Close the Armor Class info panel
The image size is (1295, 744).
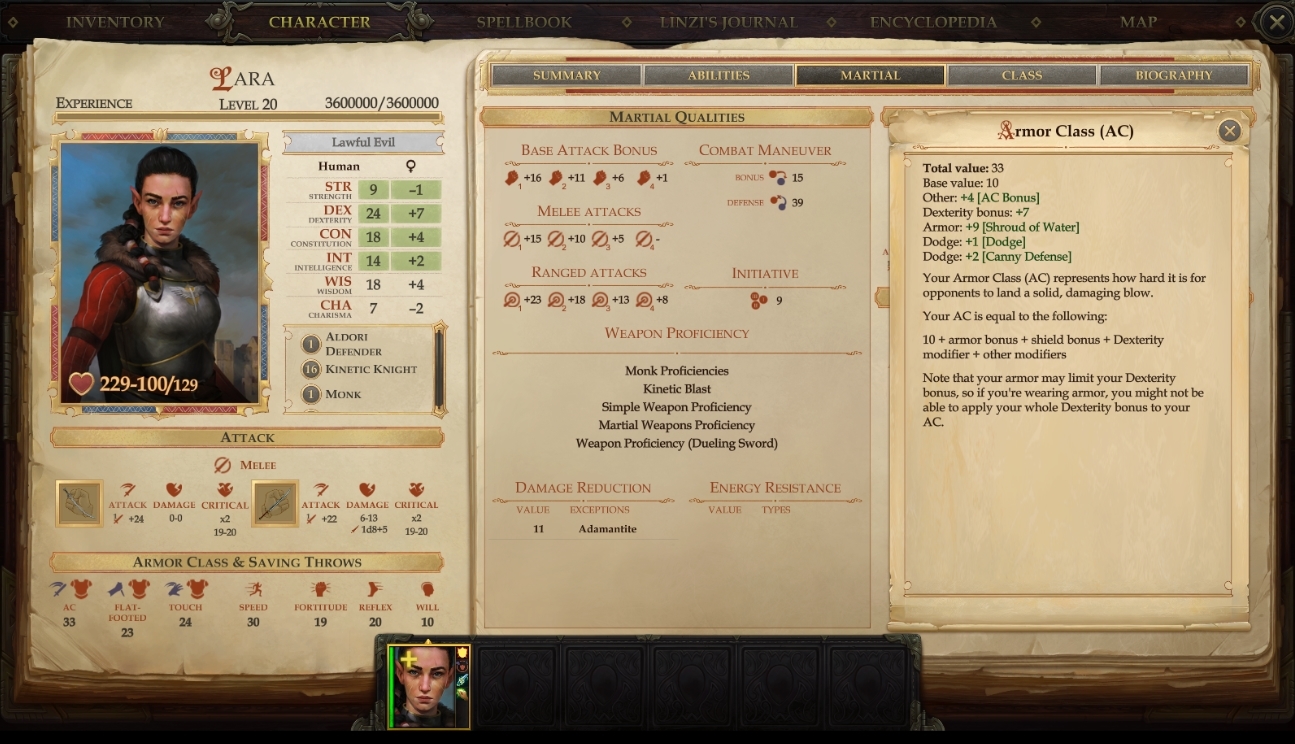(1229, 131)
